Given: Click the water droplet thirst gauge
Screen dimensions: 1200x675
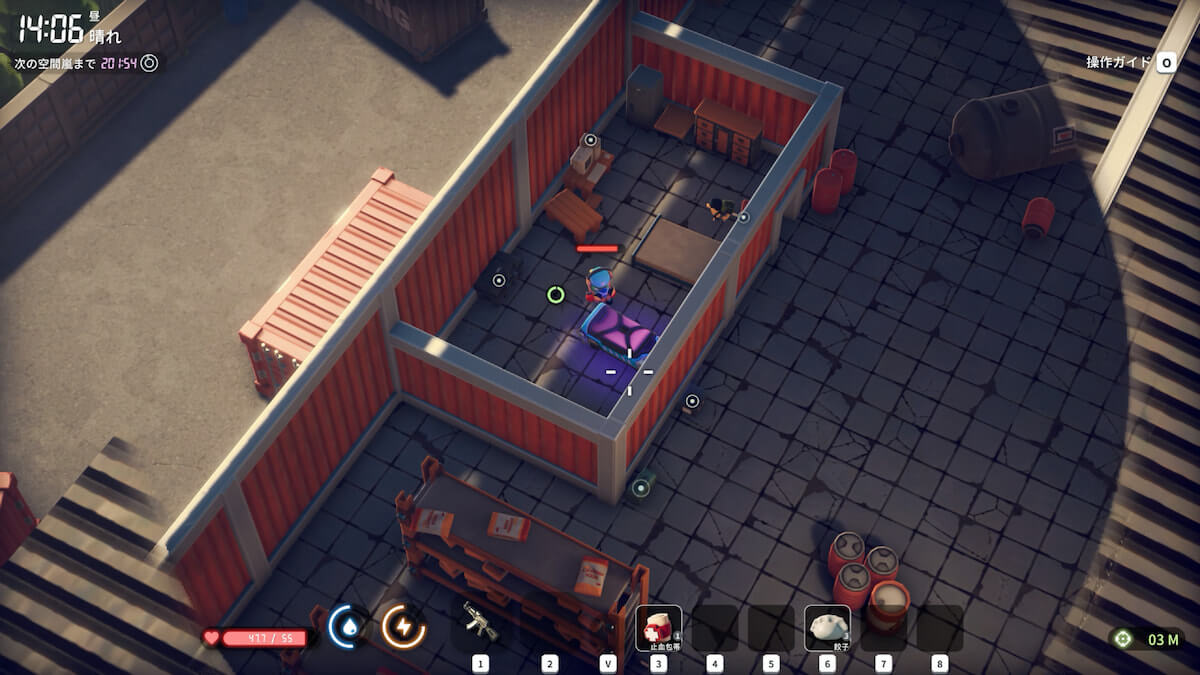Looking at the screenshot, I should tap(348, 627).
